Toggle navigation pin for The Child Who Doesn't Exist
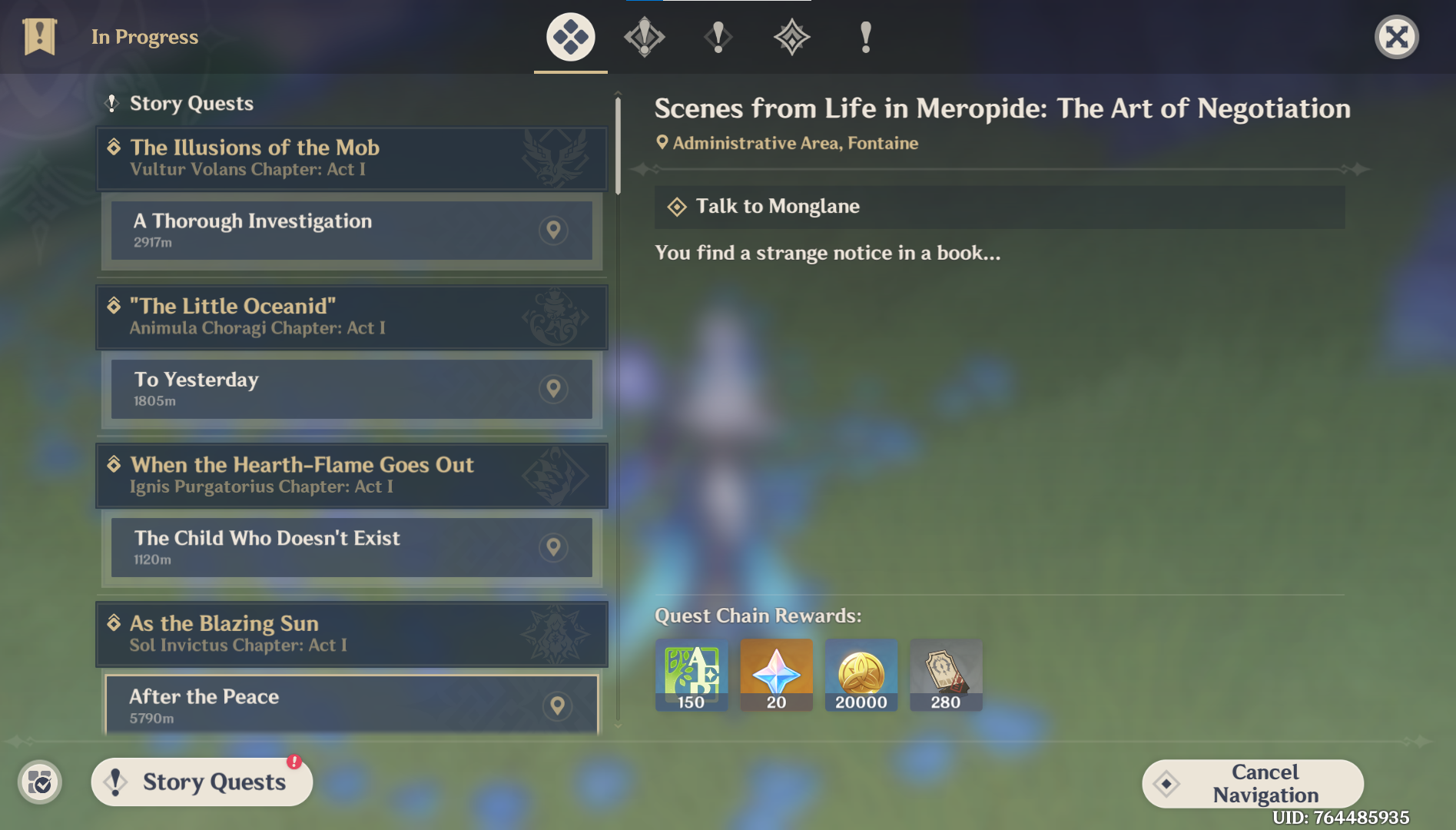Screen dimensions: 1456x830 coord(553,547)
